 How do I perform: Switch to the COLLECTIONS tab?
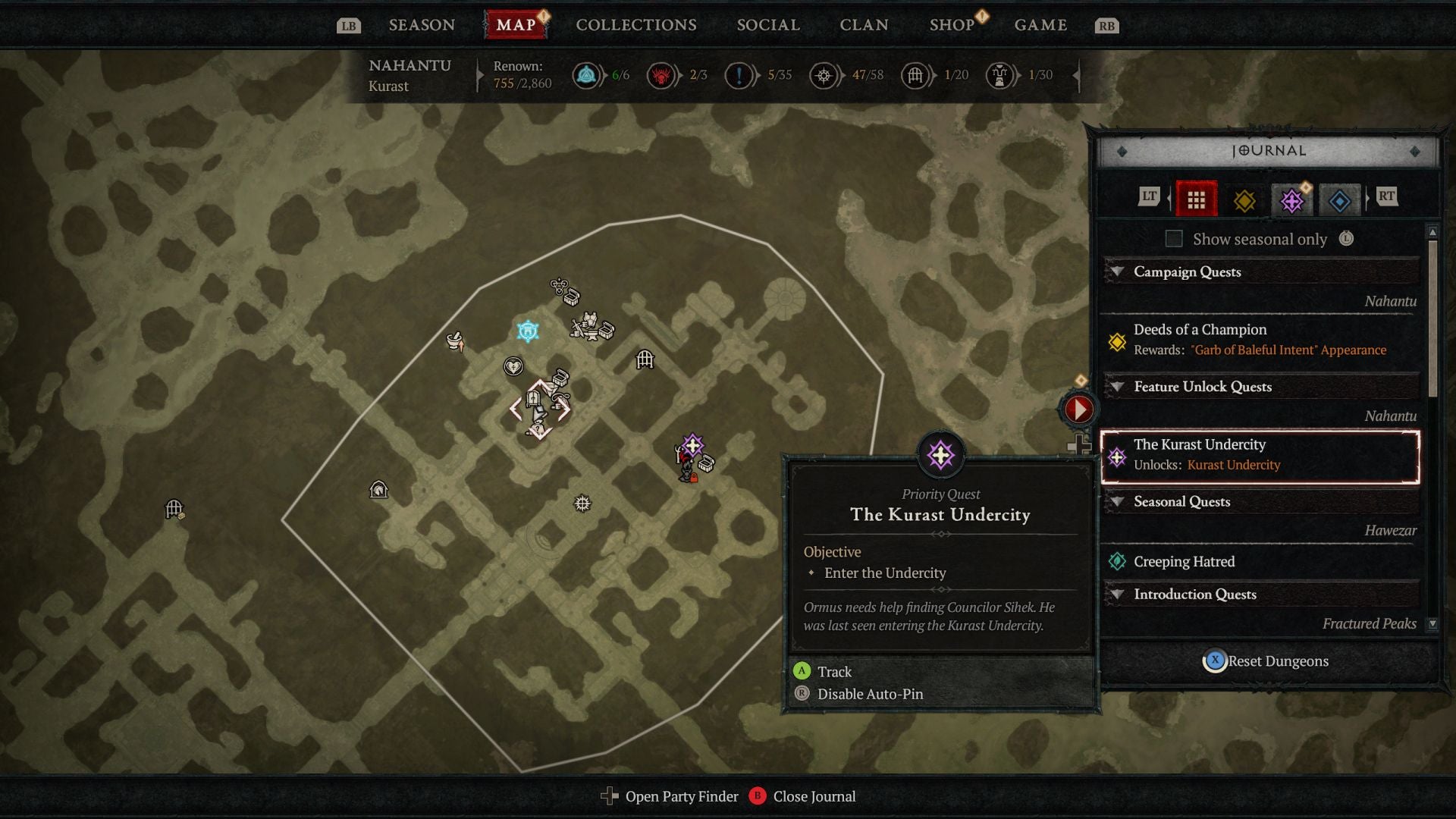[x=635, y=24]
